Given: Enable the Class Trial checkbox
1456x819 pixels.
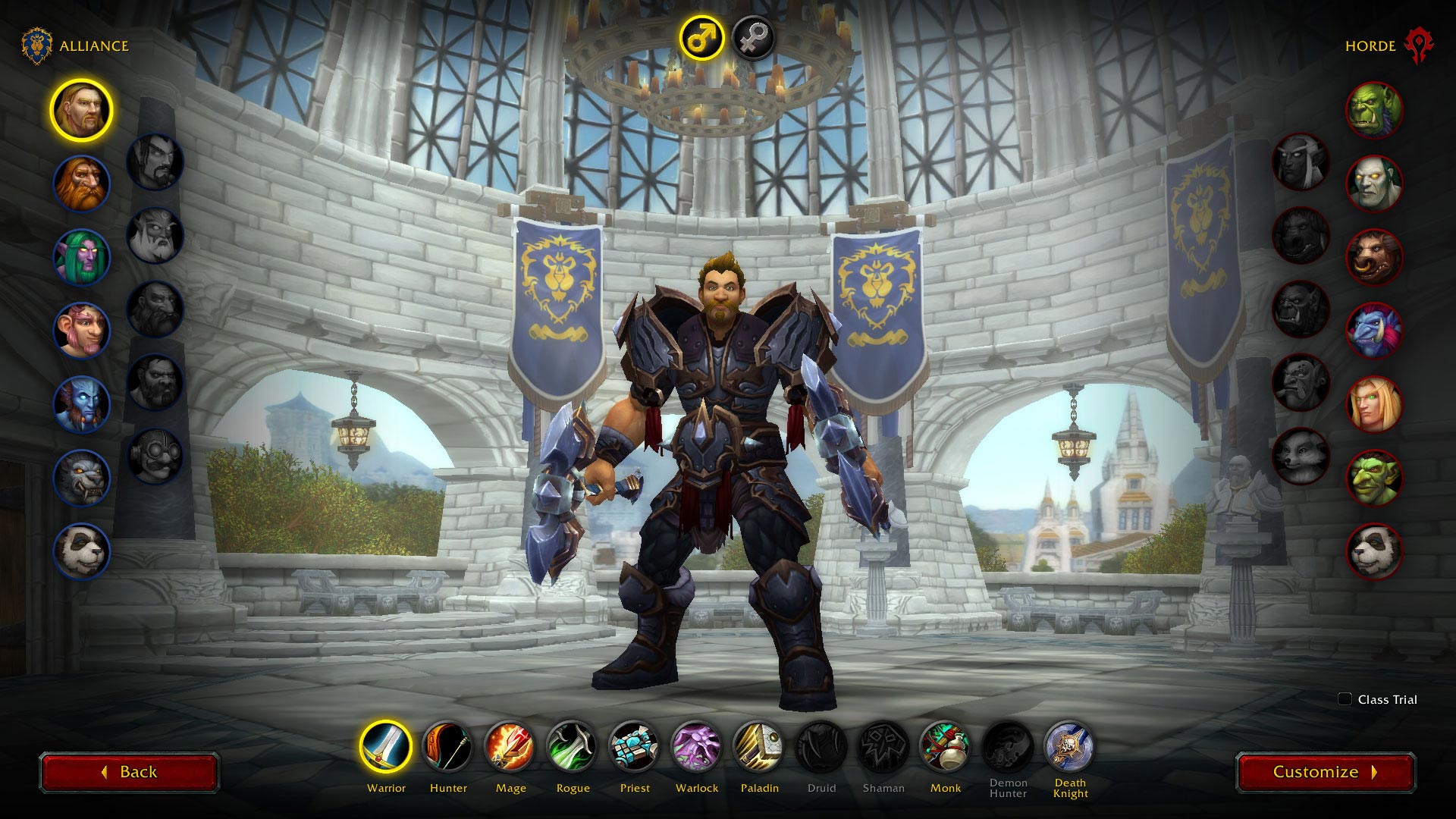Looking at the screenshot, I should click(1345, 699).
